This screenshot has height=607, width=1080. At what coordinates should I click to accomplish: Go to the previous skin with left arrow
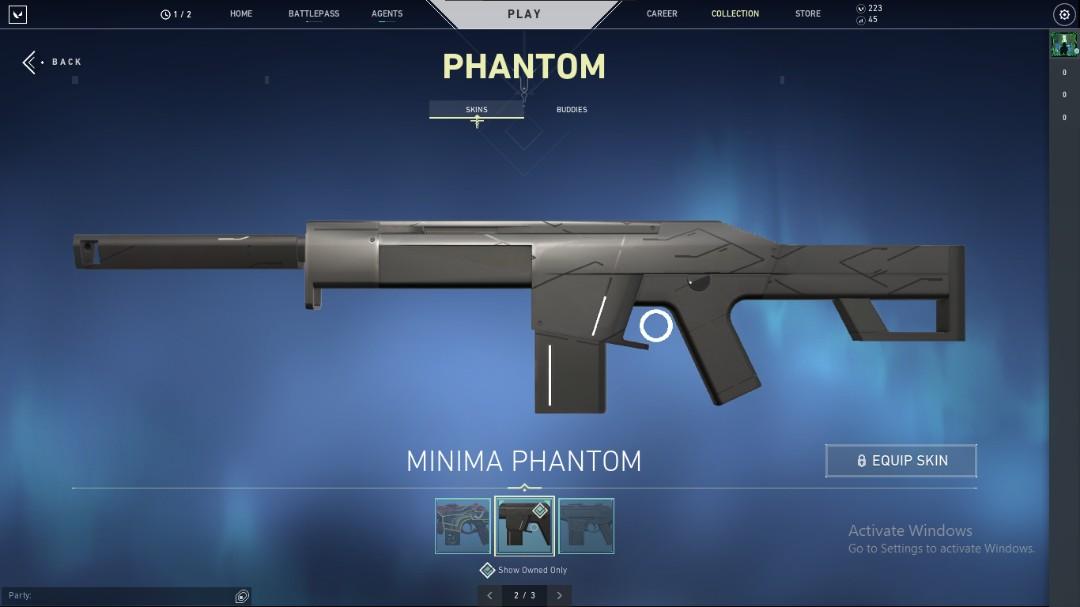[x=489, y=596]
